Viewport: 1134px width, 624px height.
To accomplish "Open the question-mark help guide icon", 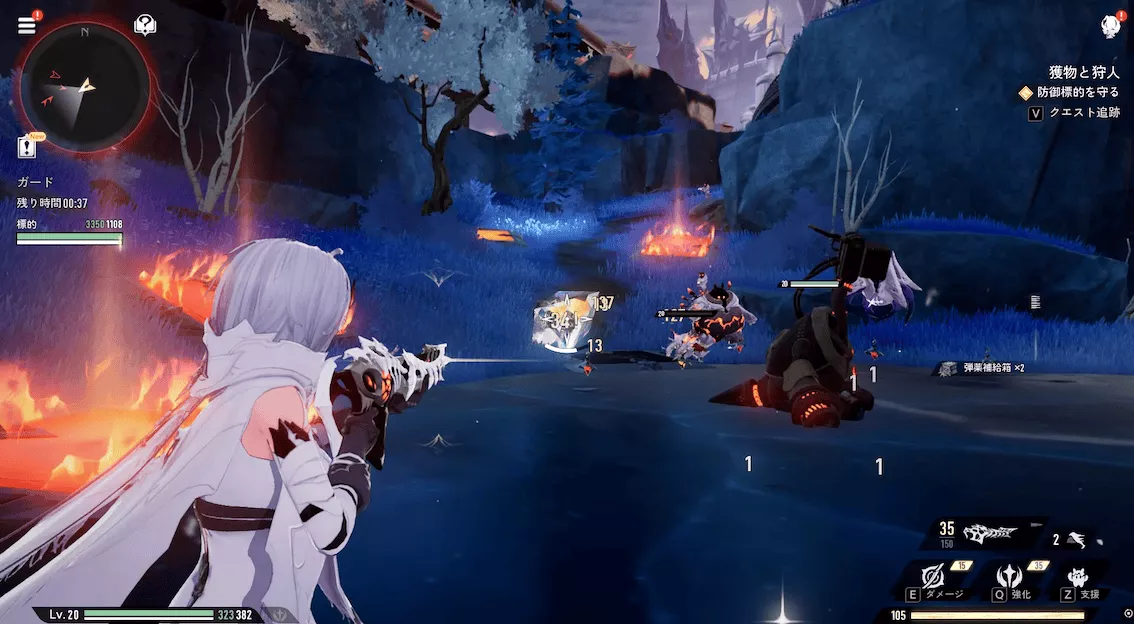I will pyautogui.click(x=145, y=25).
